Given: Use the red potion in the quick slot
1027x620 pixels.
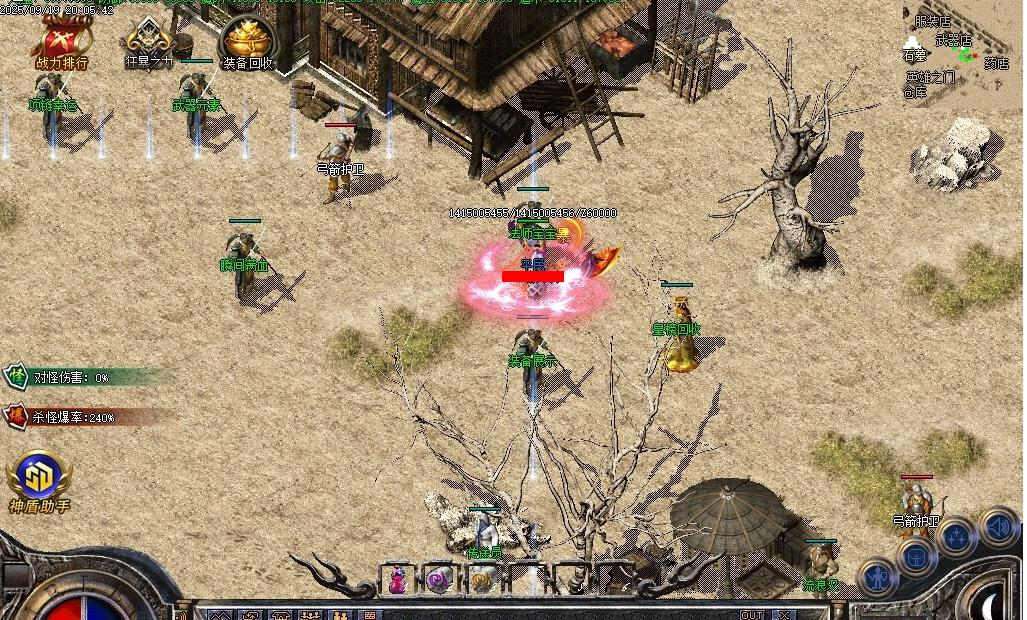Looking at the screenshot, I should pyautogui.click(x=398, y=579).
